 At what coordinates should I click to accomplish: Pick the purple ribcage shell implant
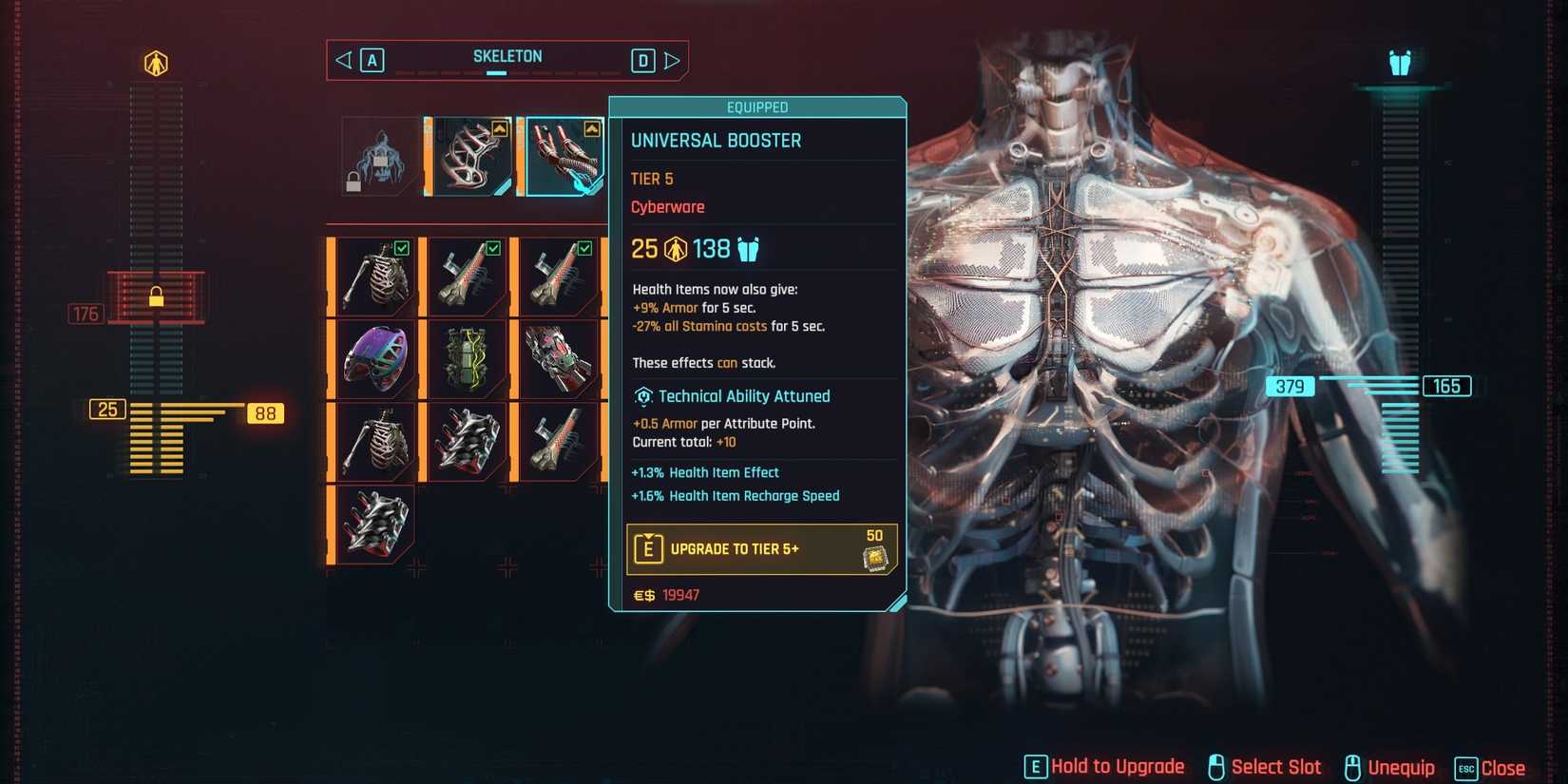point(375,359)
